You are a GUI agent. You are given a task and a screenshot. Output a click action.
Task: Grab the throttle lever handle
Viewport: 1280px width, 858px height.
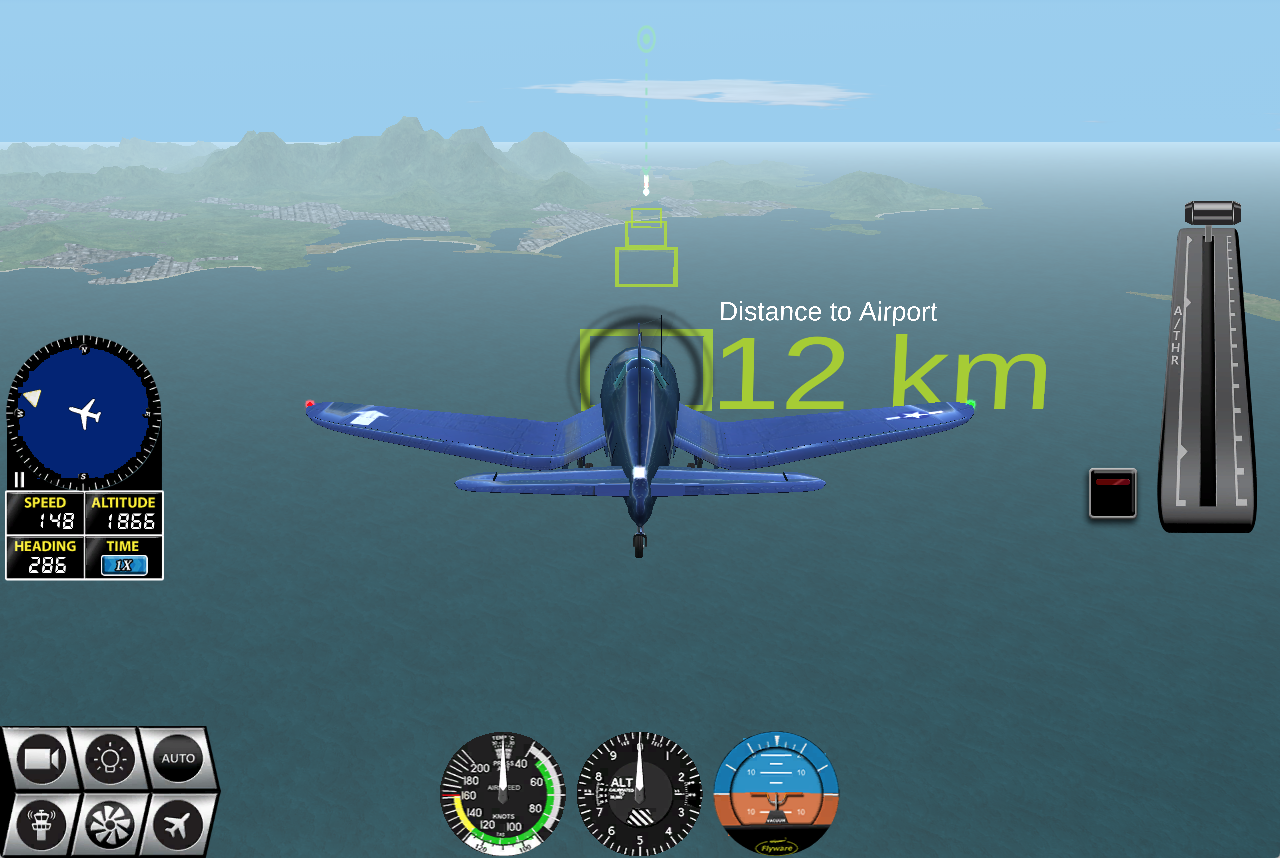point(1212,214)
